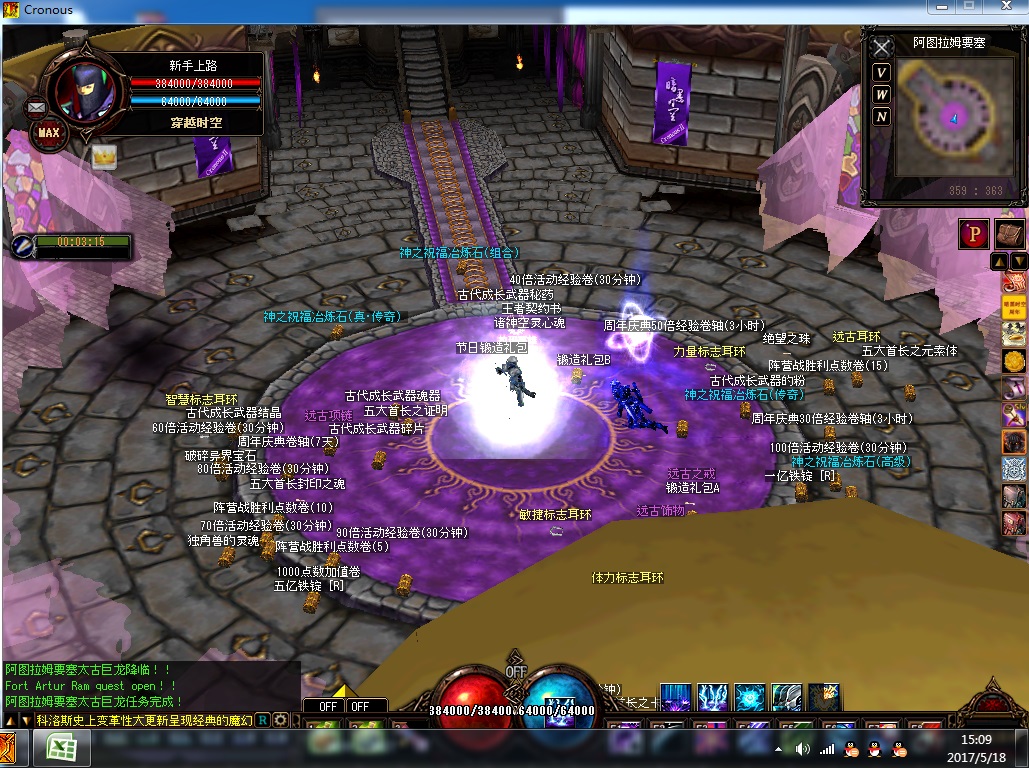Open the mail envelope icon
This screenshot has height=768, width=1029.
36,106
